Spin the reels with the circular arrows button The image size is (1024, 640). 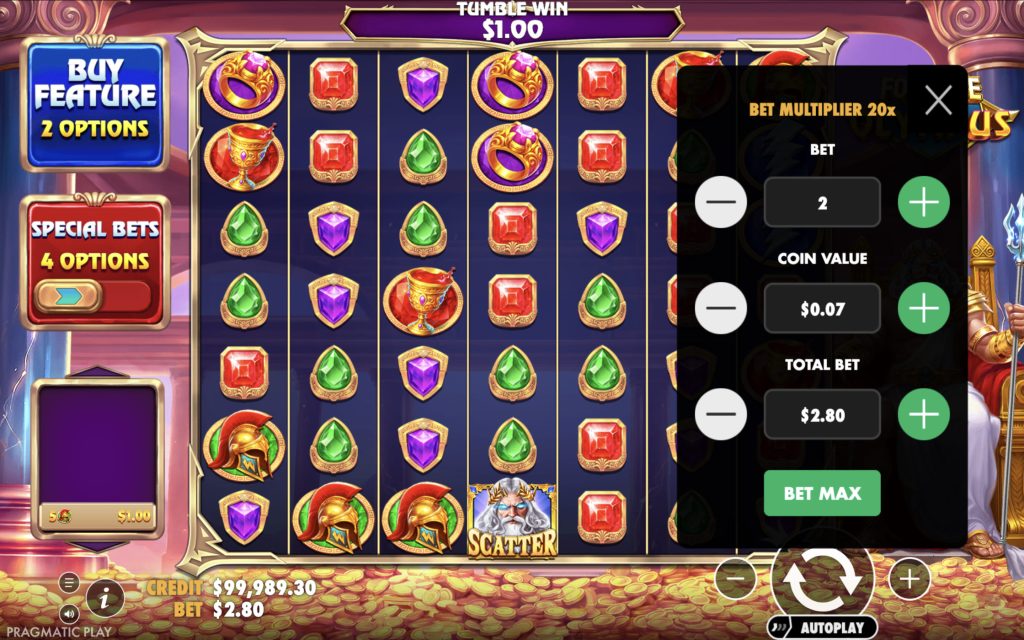822,578
